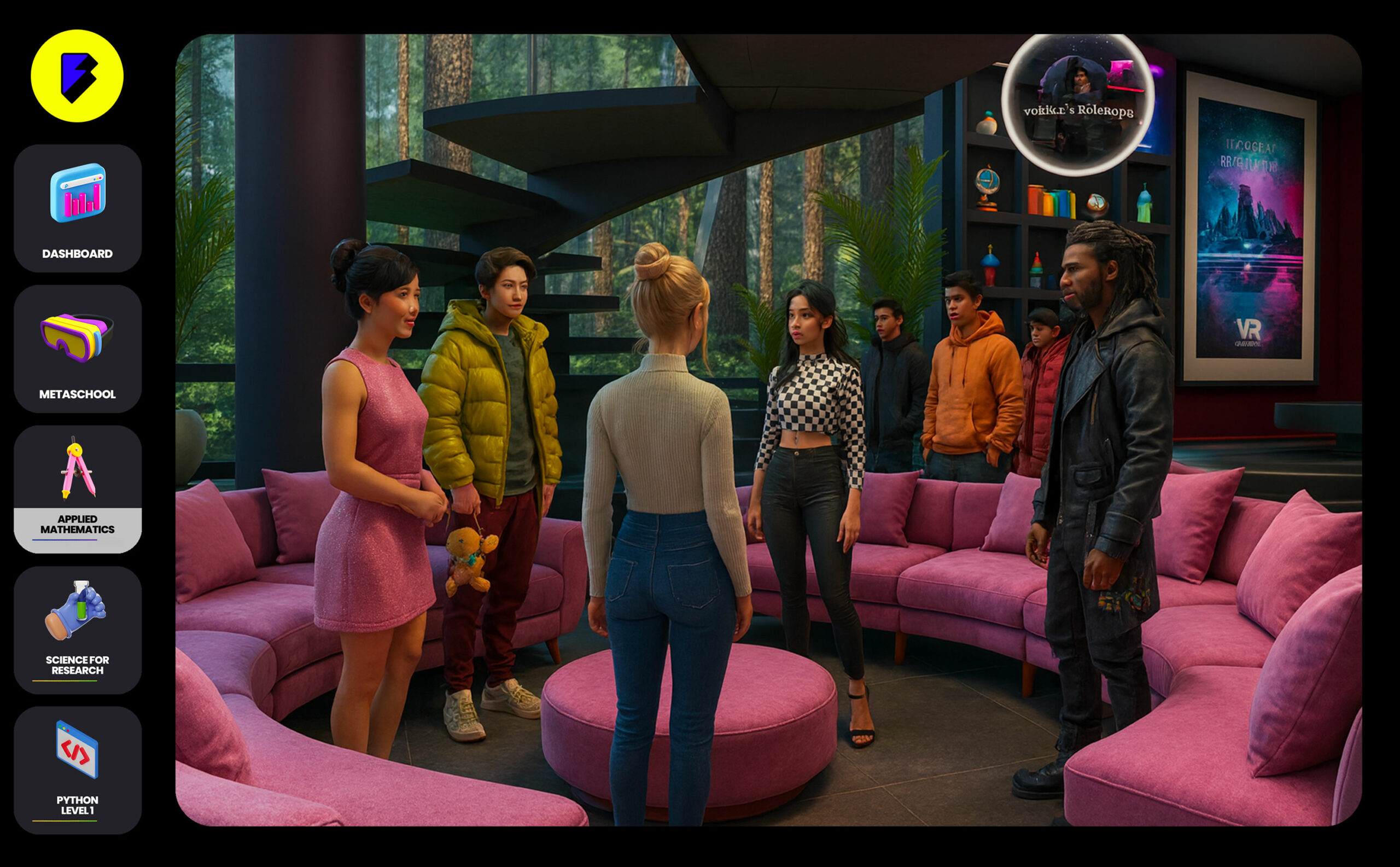Open Science for Research course
This screenshot has height=867, width=1400.
click(x=78, y=630)
